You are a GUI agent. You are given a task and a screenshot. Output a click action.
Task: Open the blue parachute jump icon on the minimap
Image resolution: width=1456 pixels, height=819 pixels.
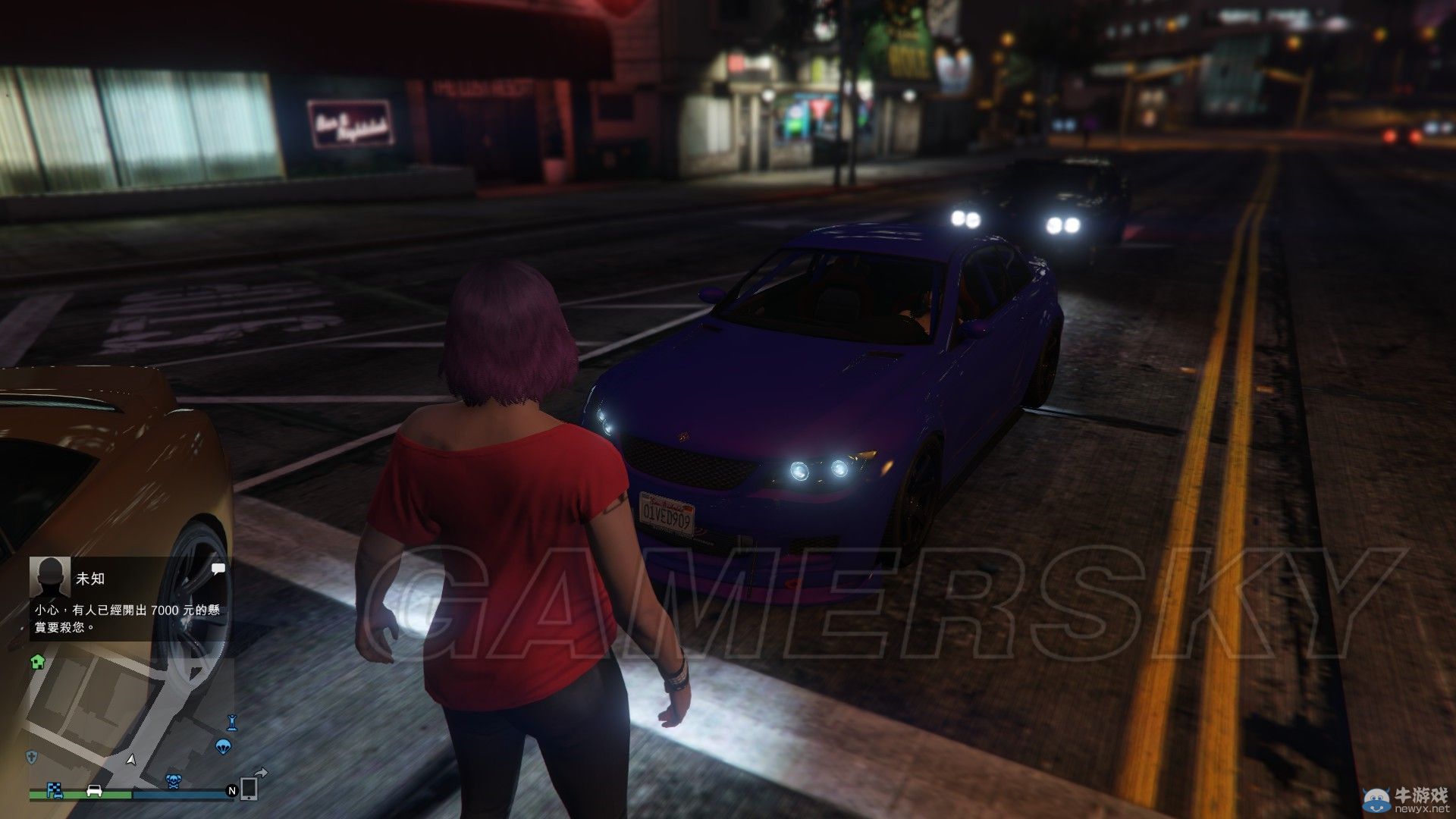point(224,748)
